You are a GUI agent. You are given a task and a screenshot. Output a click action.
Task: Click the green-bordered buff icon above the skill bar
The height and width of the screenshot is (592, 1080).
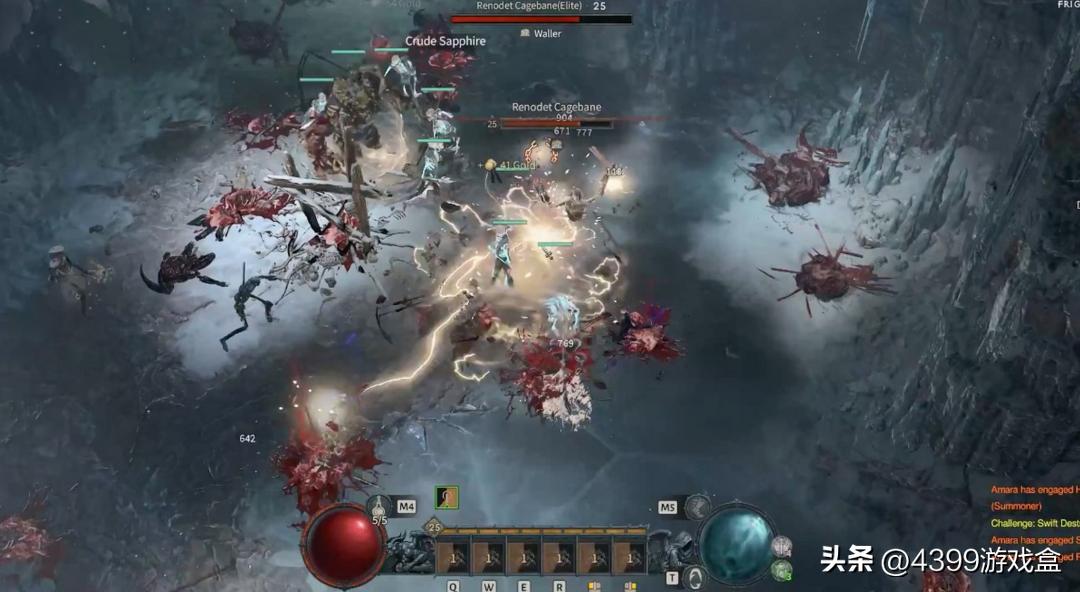click(x=446, y=498)
